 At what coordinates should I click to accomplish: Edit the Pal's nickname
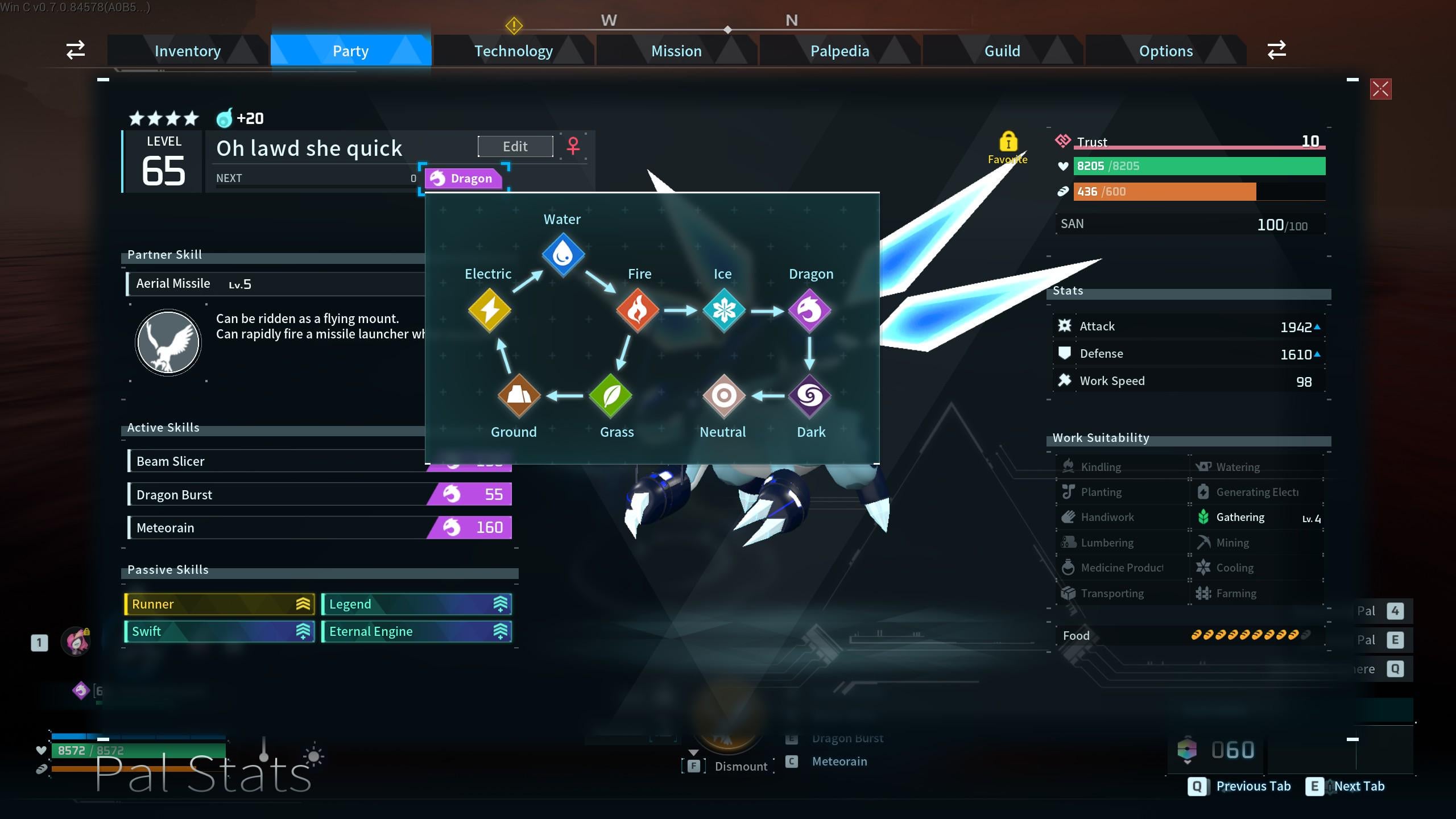515,147
